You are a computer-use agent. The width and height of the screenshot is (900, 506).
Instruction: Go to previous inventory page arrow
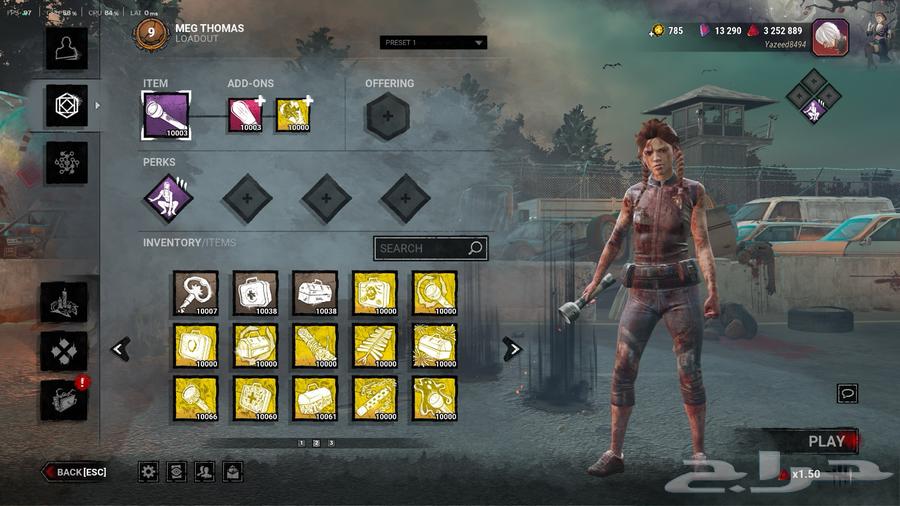click(x=121, y=349)
